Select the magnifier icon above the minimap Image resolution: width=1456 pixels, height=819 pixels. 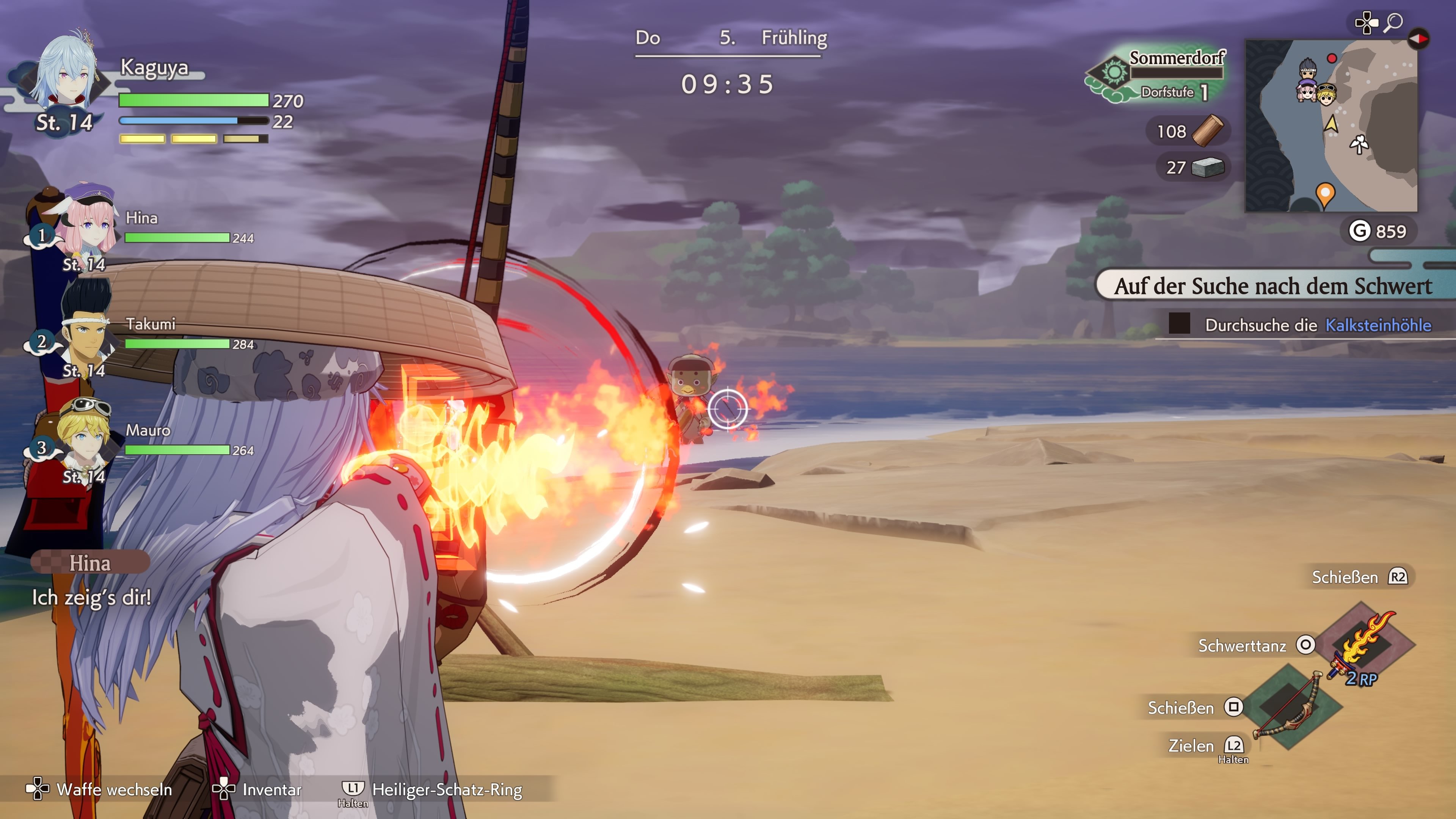coord(1393,23)
